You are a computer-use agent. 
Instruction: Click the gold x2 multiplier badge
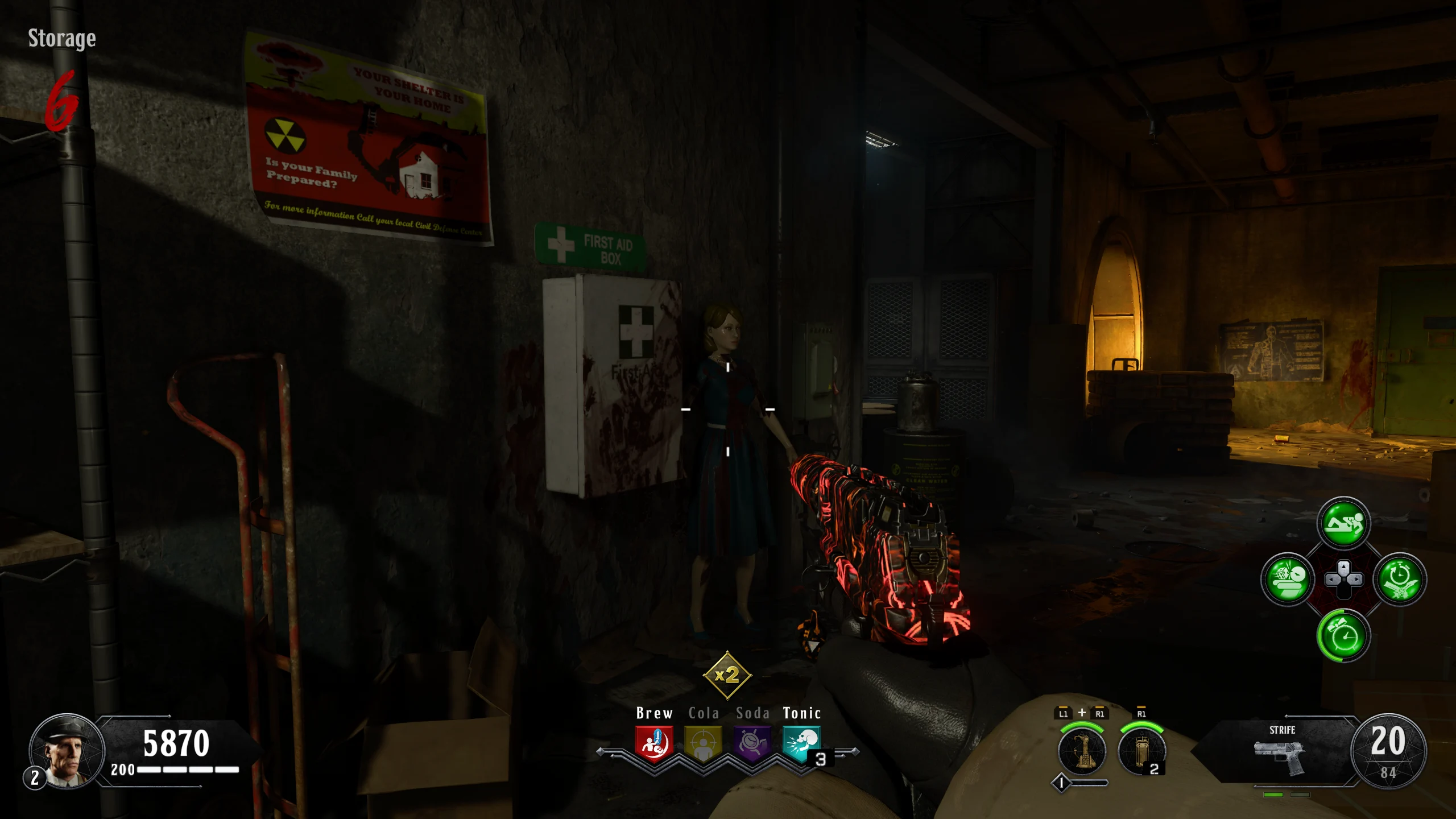point(727,676)
